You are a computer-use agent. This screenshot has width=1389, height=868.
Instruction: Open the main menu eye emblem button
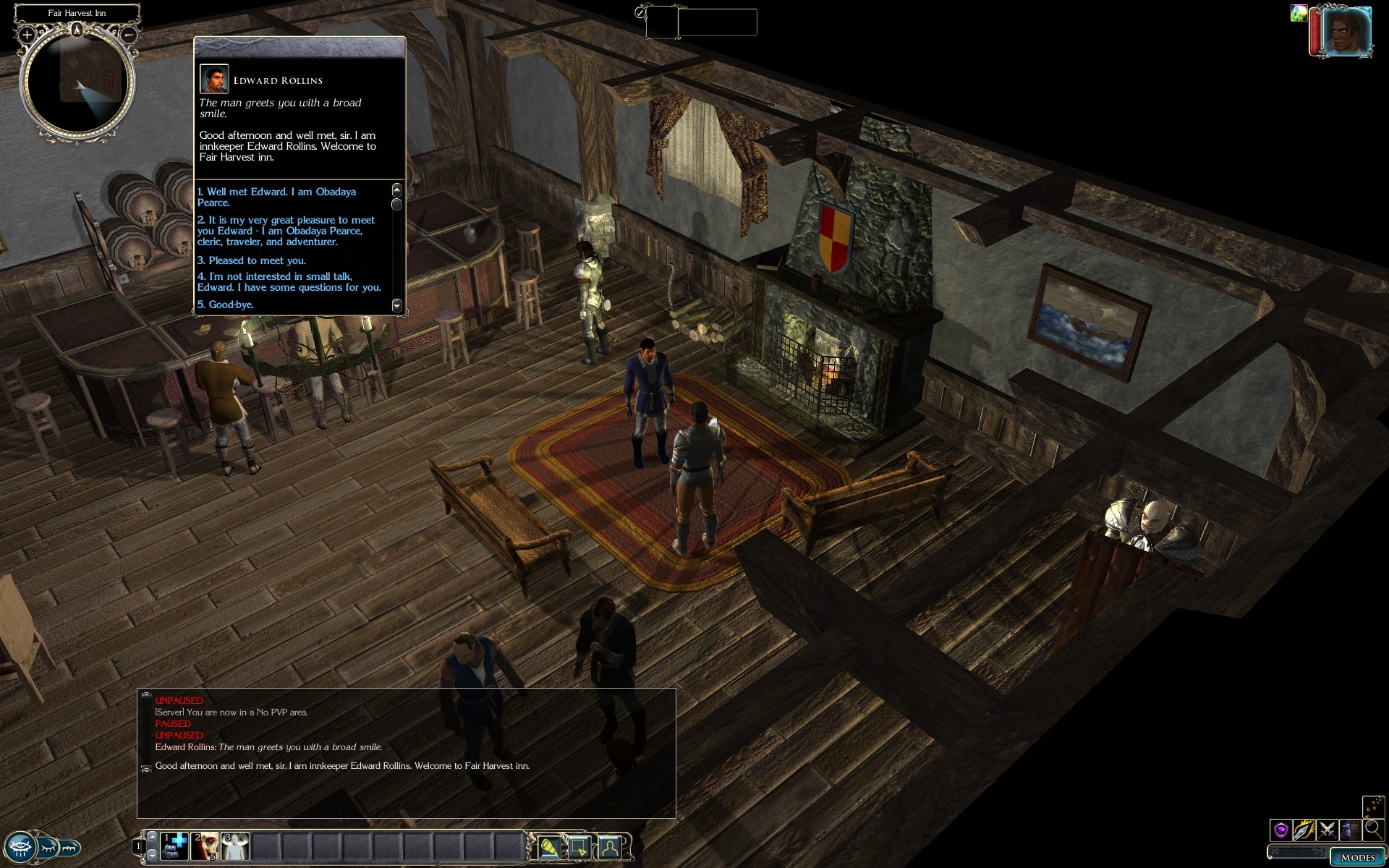[20, 846]
